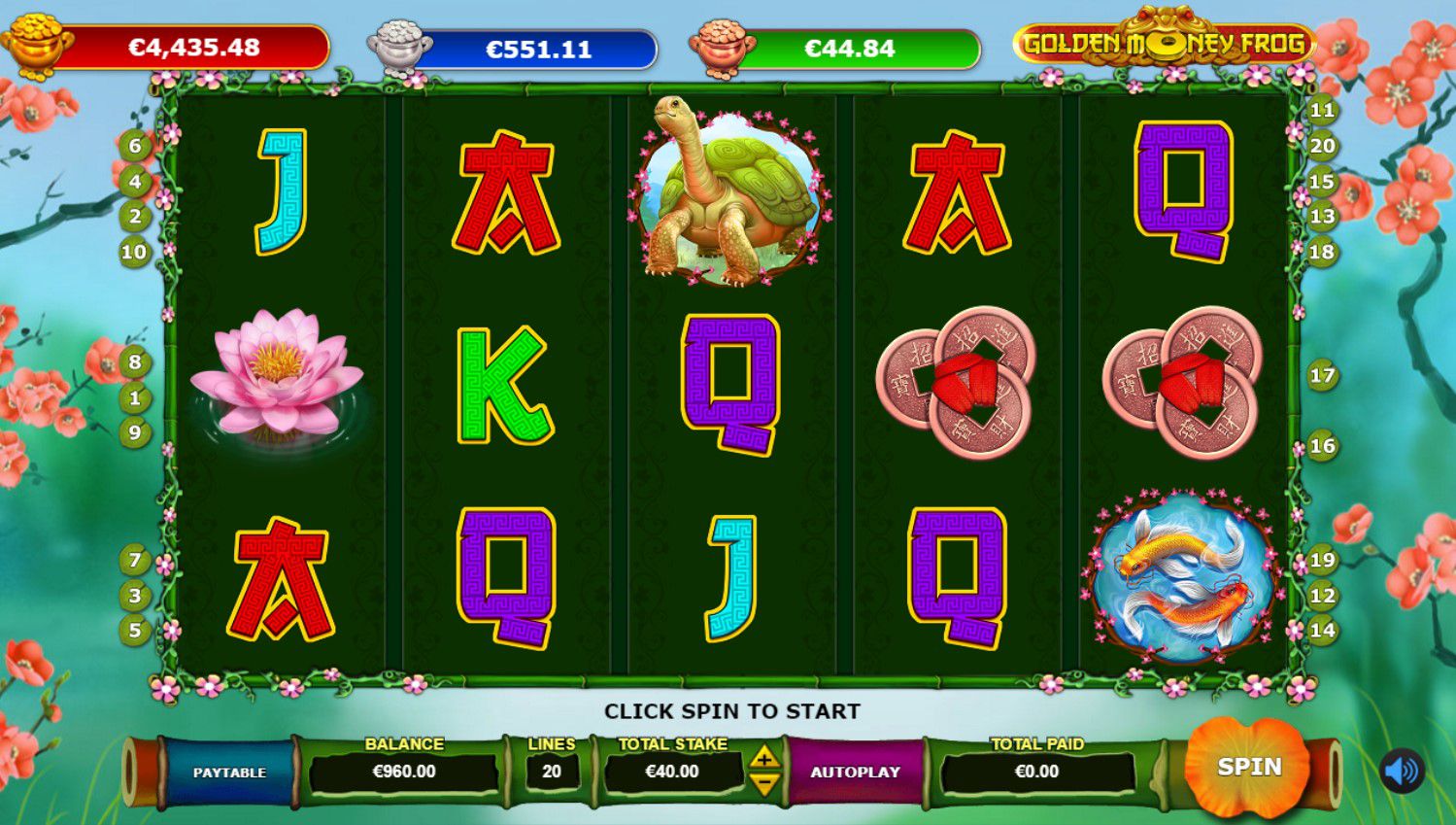Image resolution: width=1456 pixels, height=825 pixels.
Task: Select payline number 6 marker
Action: 135,147
